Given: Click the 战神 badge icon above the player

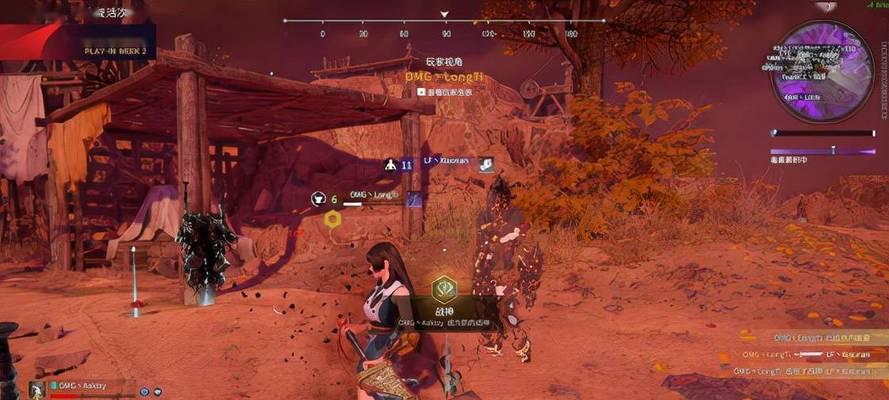Looking at the screenshot, I should point(444,289).
